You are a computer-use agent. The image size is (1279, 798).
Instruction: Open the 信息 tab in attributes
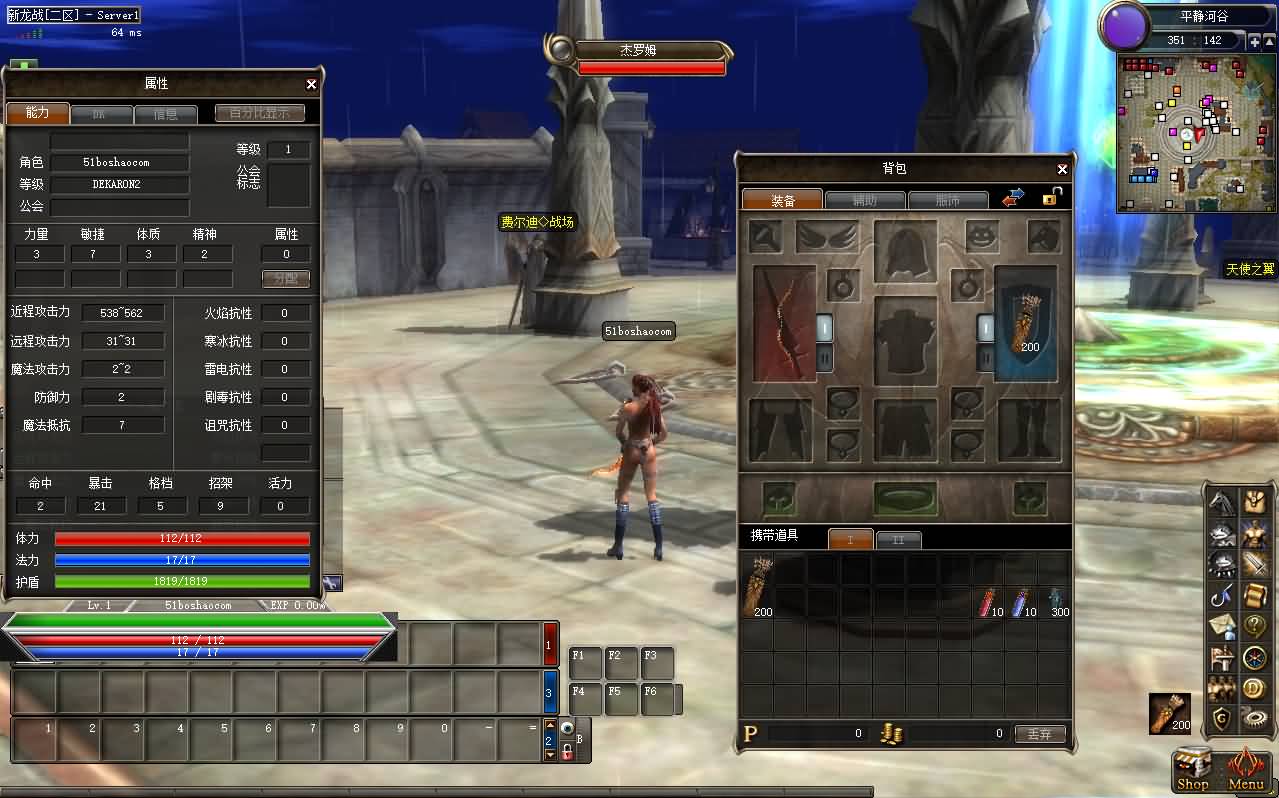click(x=165, y=114)
